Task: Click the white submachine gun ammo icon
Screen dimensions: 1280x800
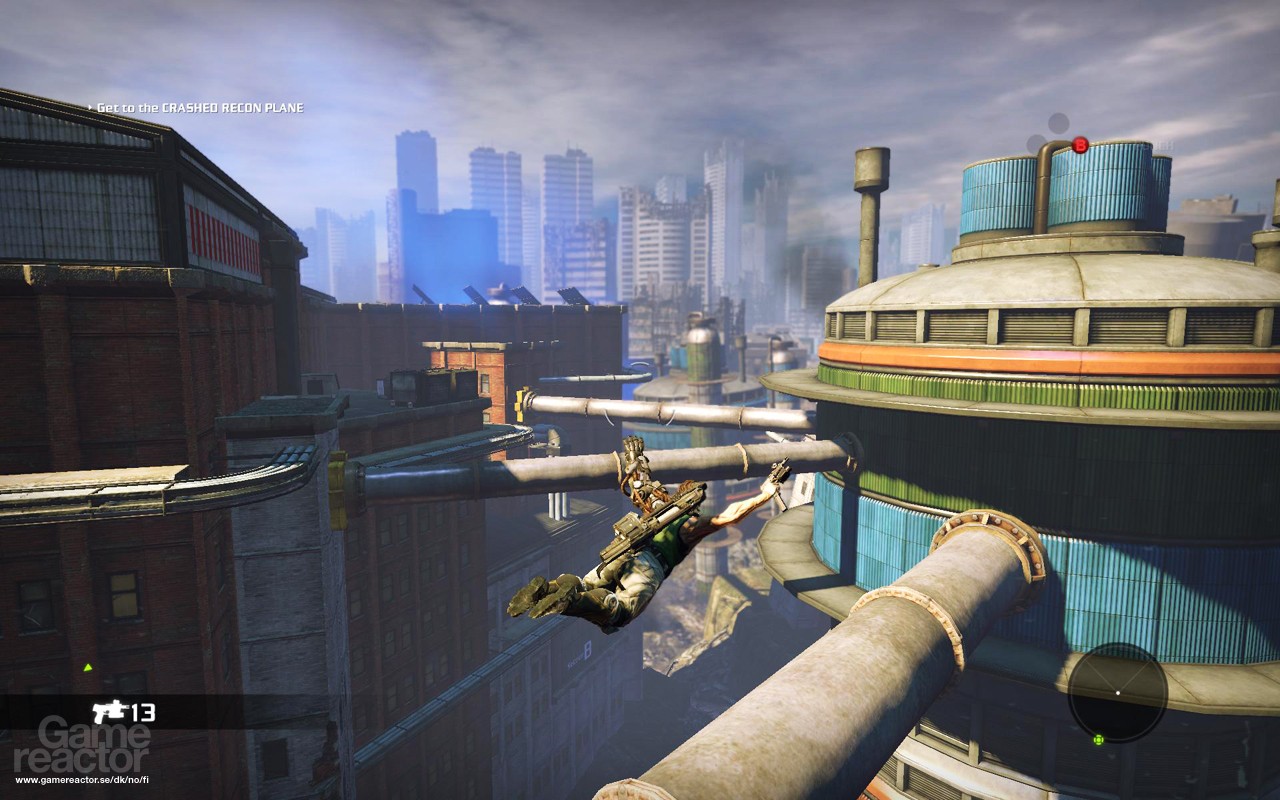Action: click(110, 712)
